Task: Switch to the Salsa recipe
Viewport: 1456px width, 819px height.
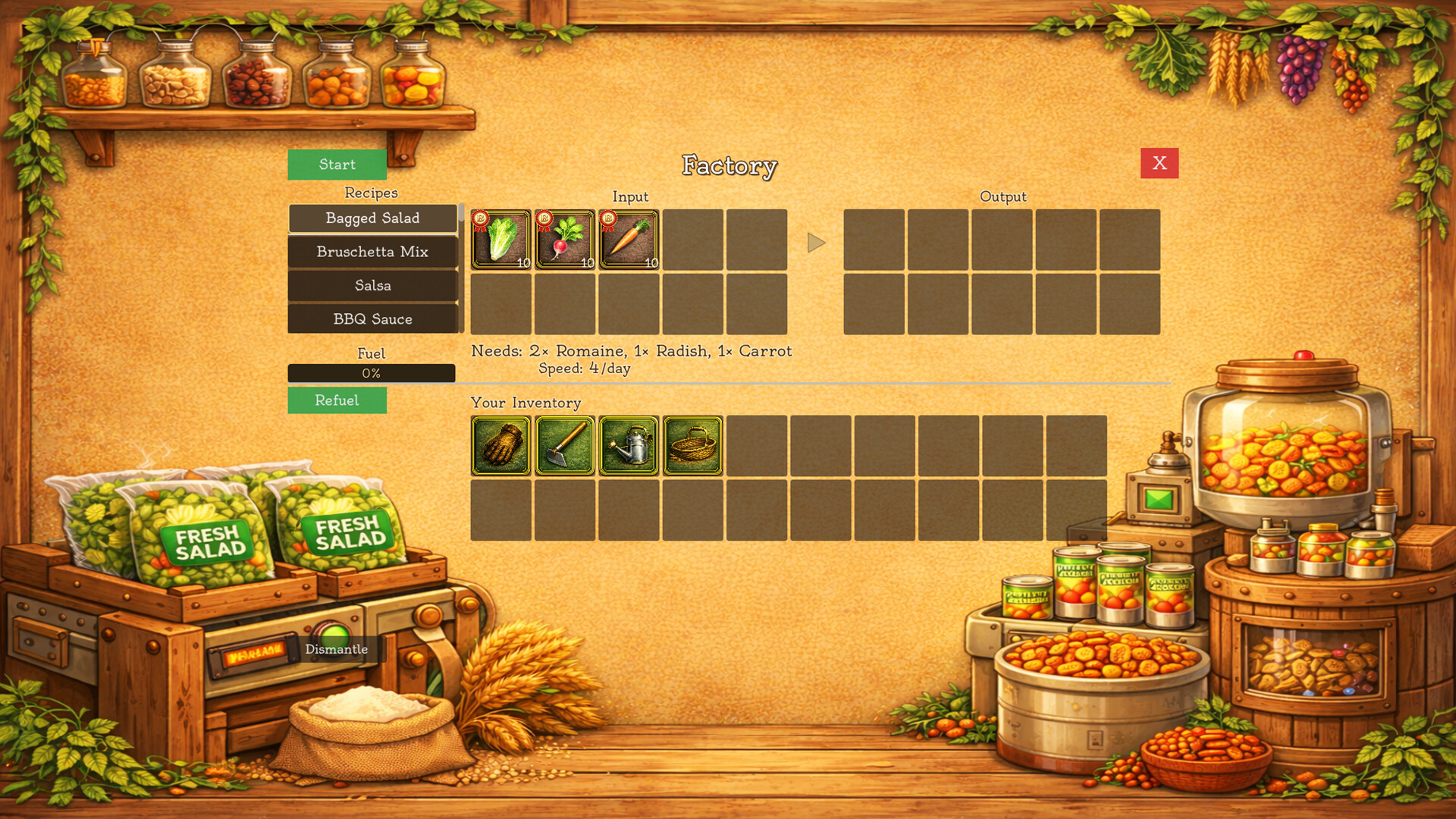Action: tap(372, 286)
